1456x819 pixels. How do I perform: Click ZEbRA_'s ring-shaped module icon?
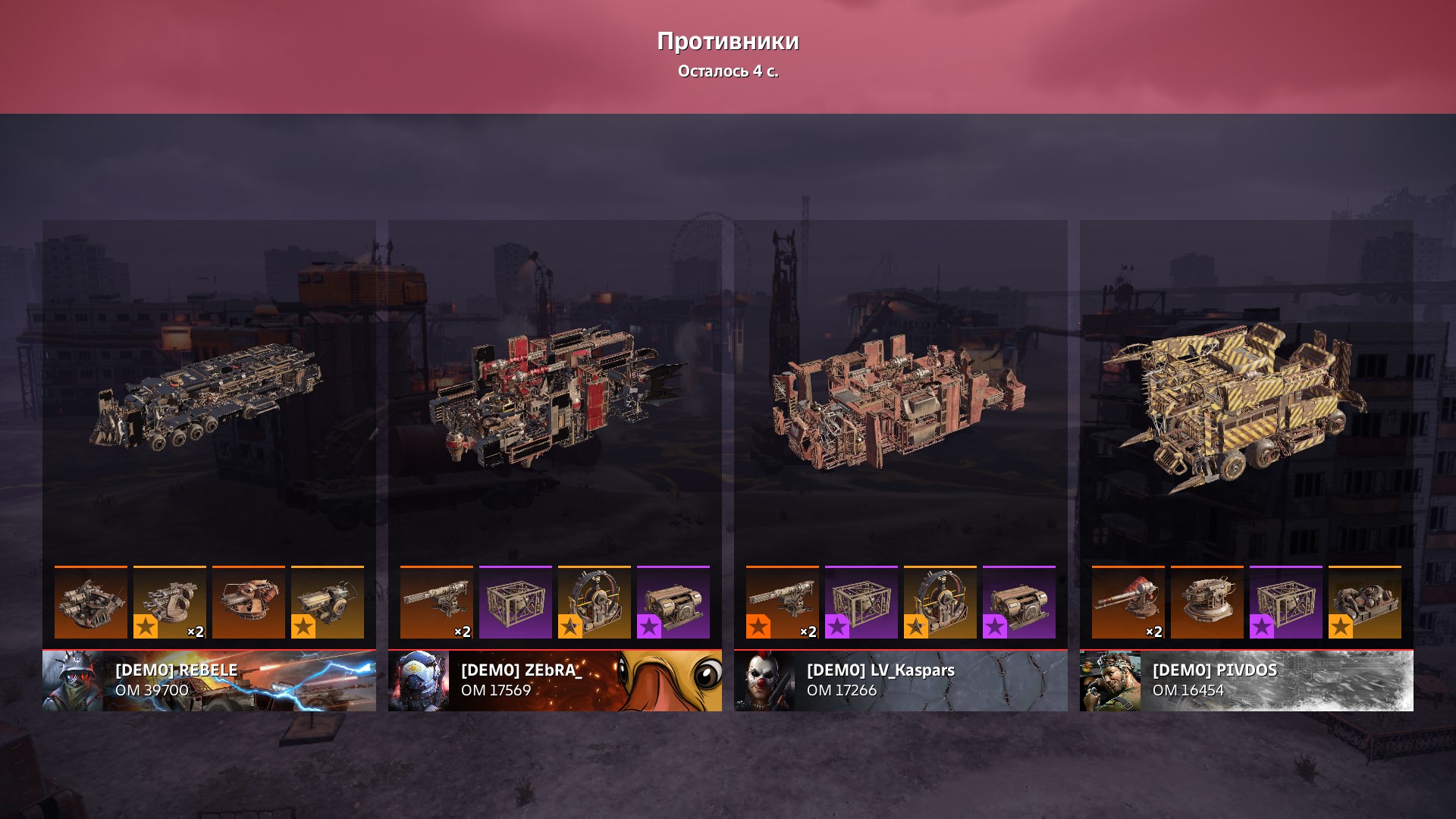(595, 602)
